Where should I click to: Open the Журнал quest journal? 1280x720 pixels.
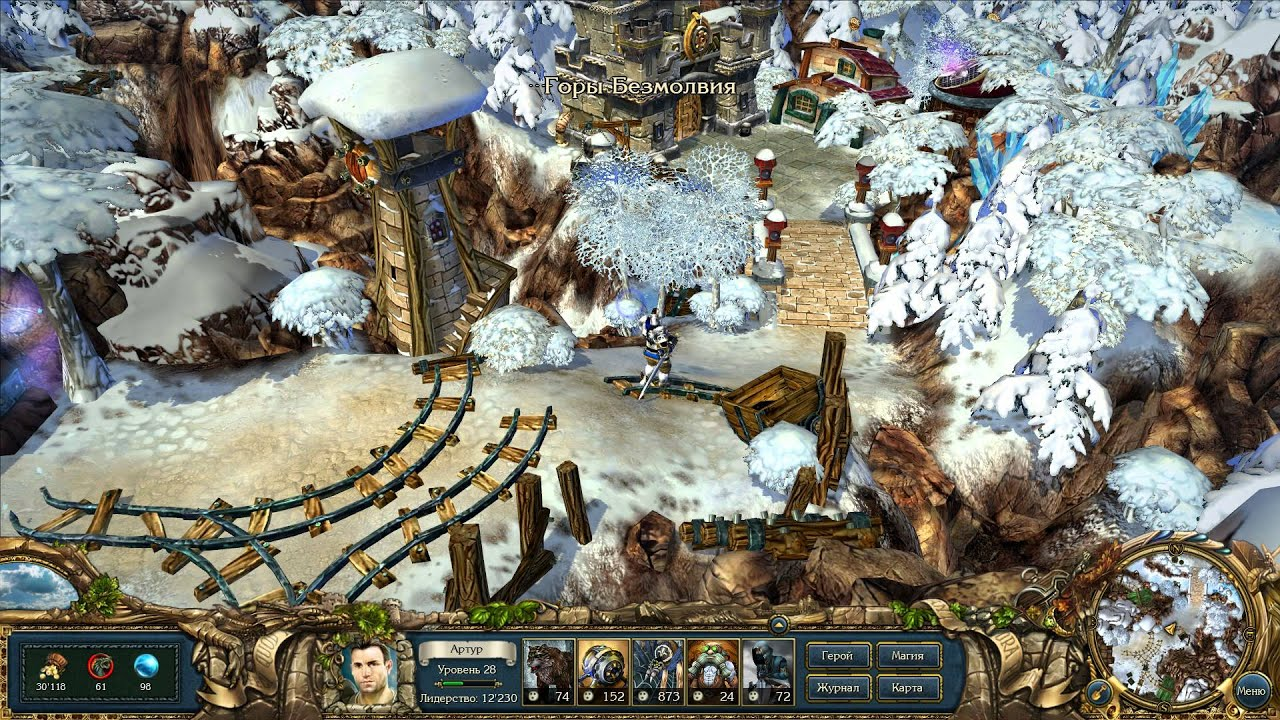click(x=836, y=688)
